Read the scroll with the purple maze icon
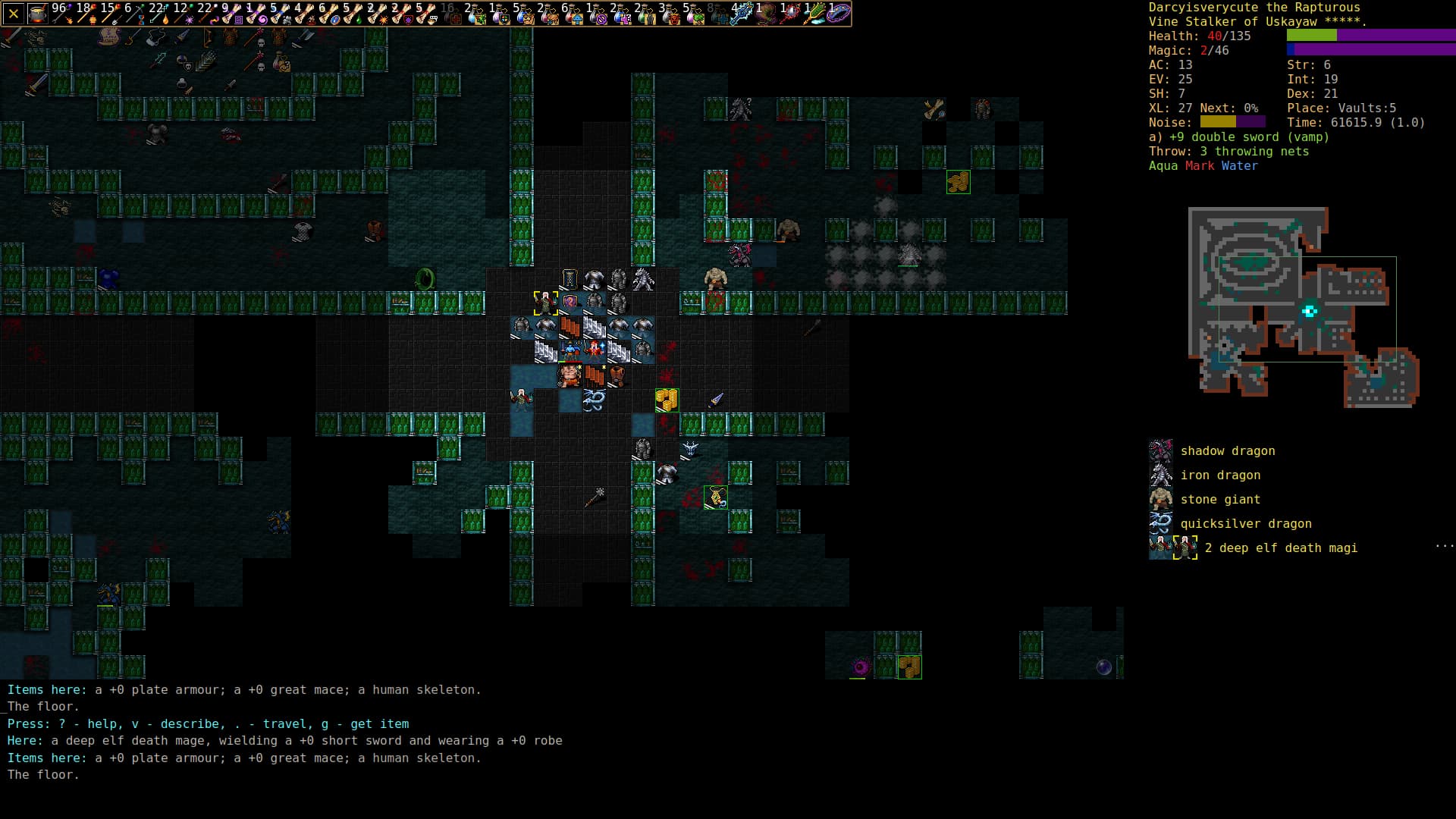The image size is (1456, 819). point(232,14)
